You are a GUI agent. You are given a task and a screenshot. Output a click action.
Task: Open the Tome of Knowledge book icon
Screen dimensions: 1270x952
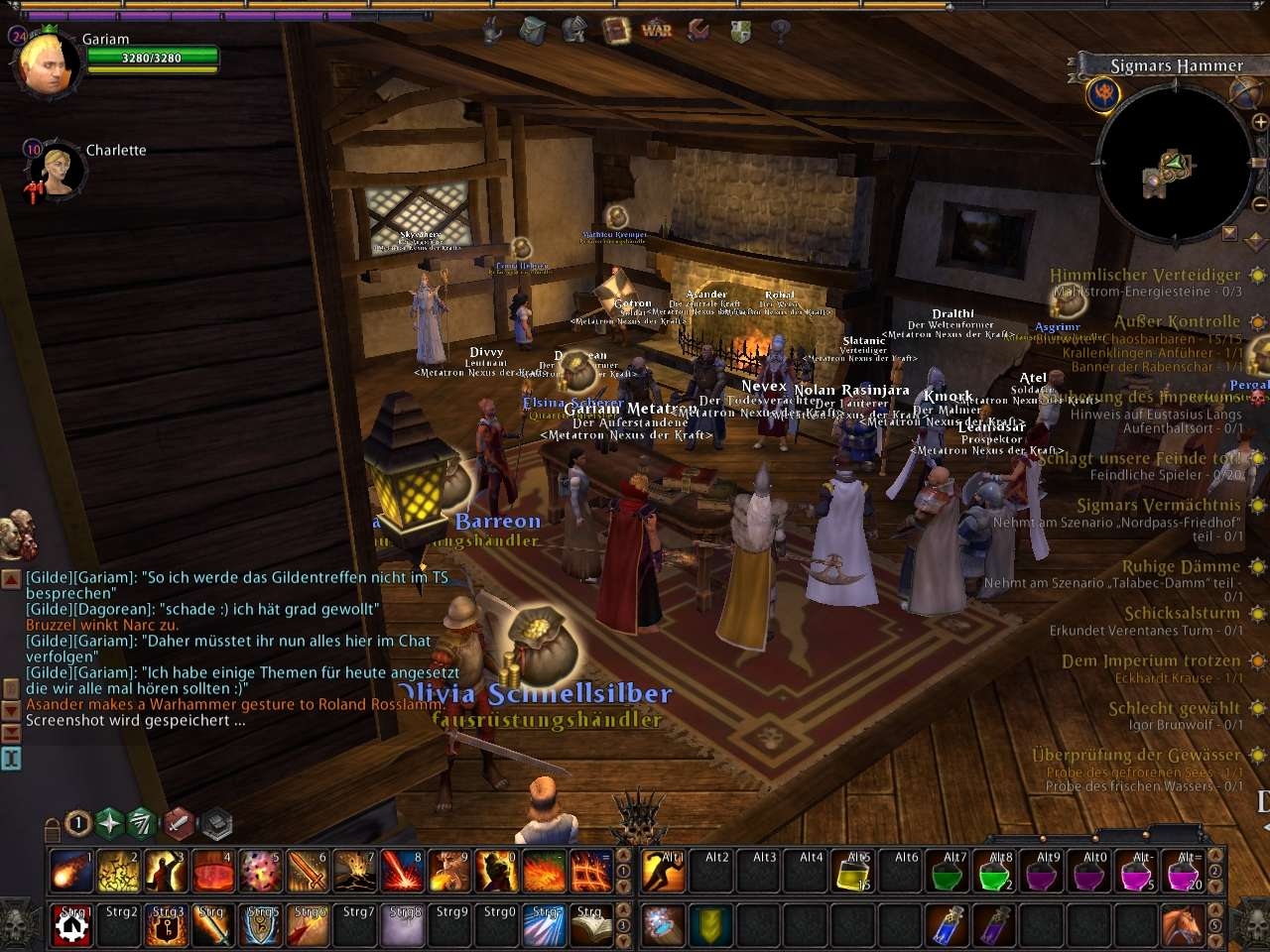(615, 30)
